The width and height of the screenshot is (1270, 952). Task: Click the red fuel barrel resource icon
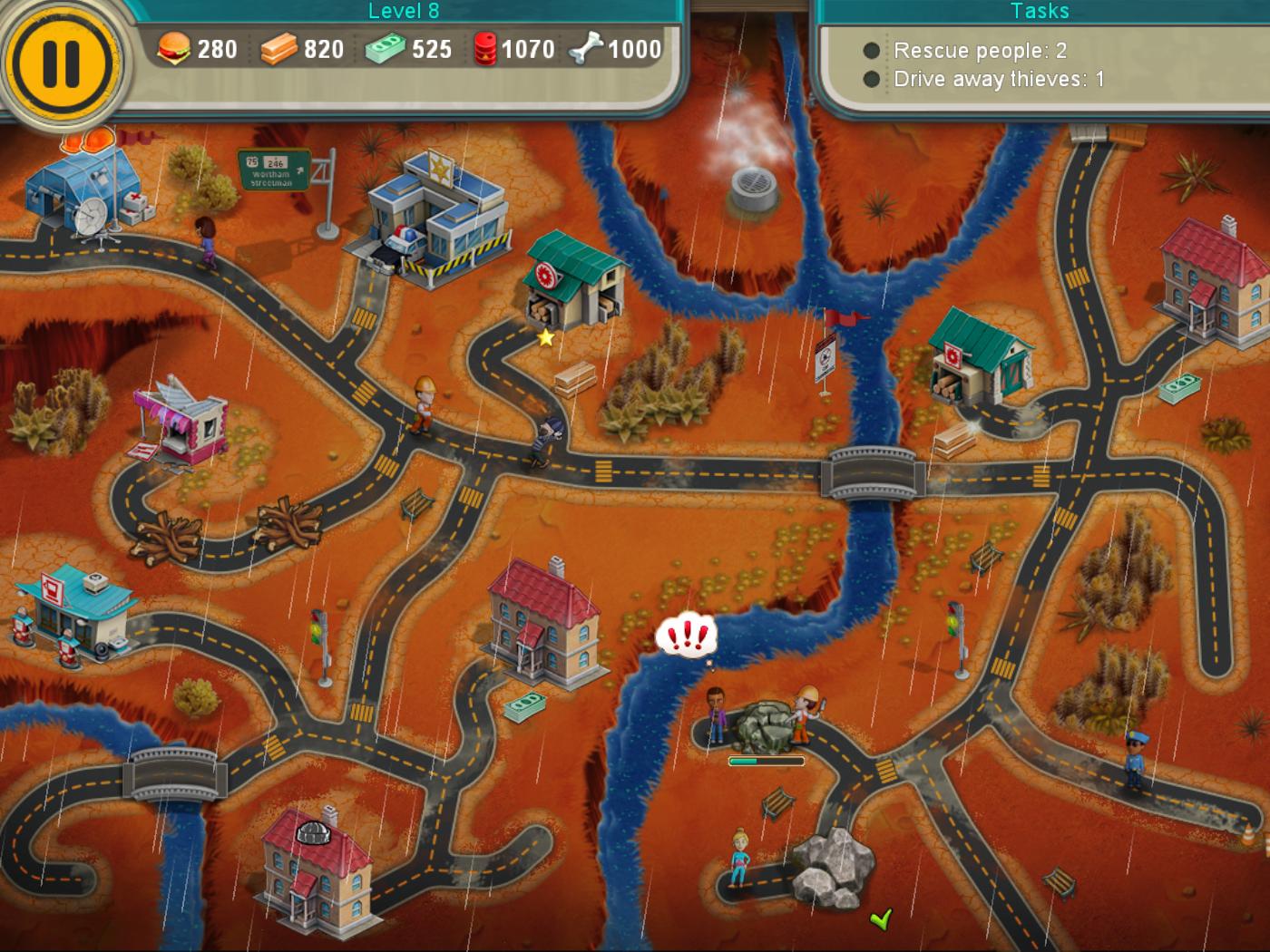coord(487,50)
